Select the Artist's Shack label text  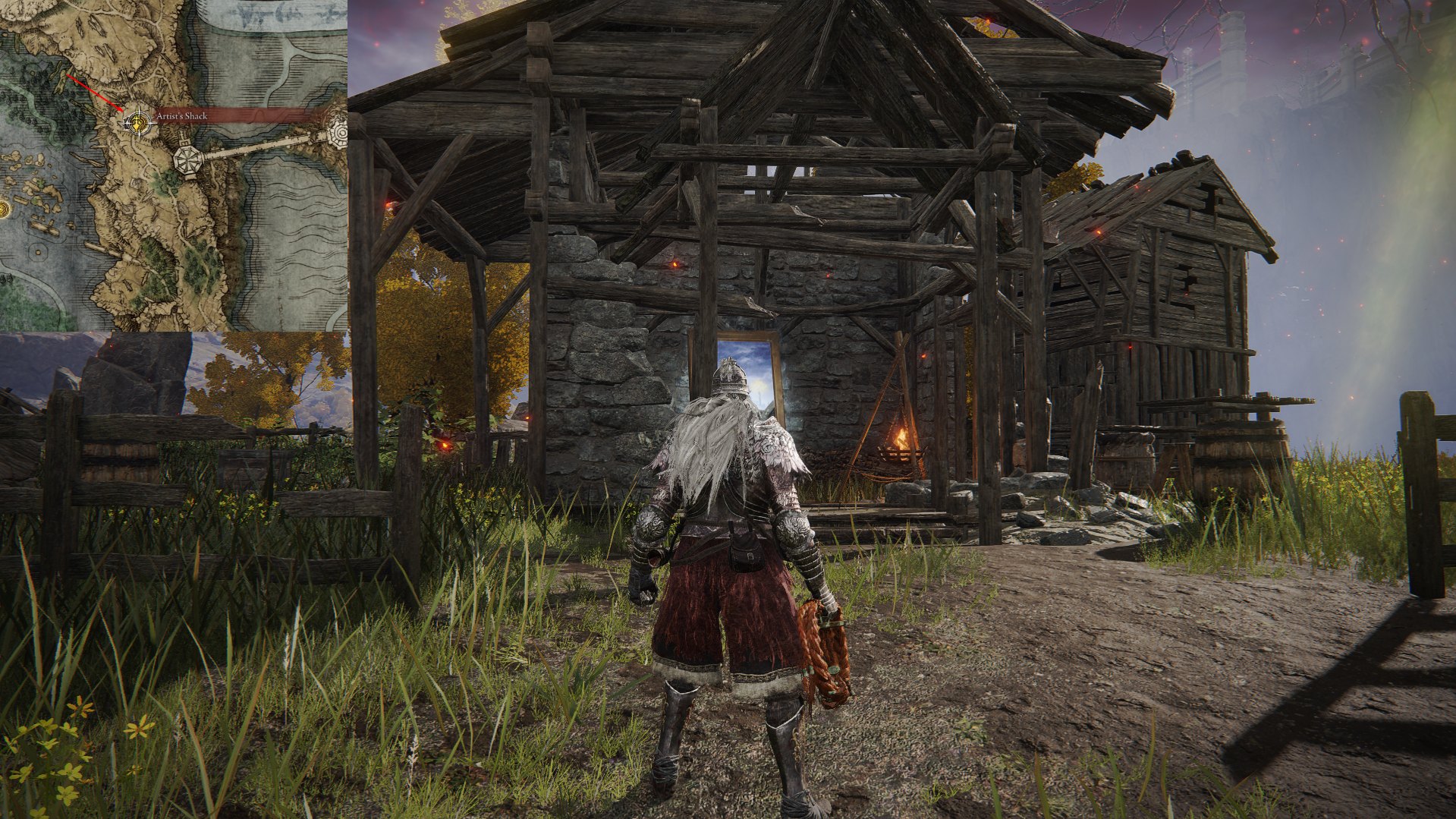point(182,115)
